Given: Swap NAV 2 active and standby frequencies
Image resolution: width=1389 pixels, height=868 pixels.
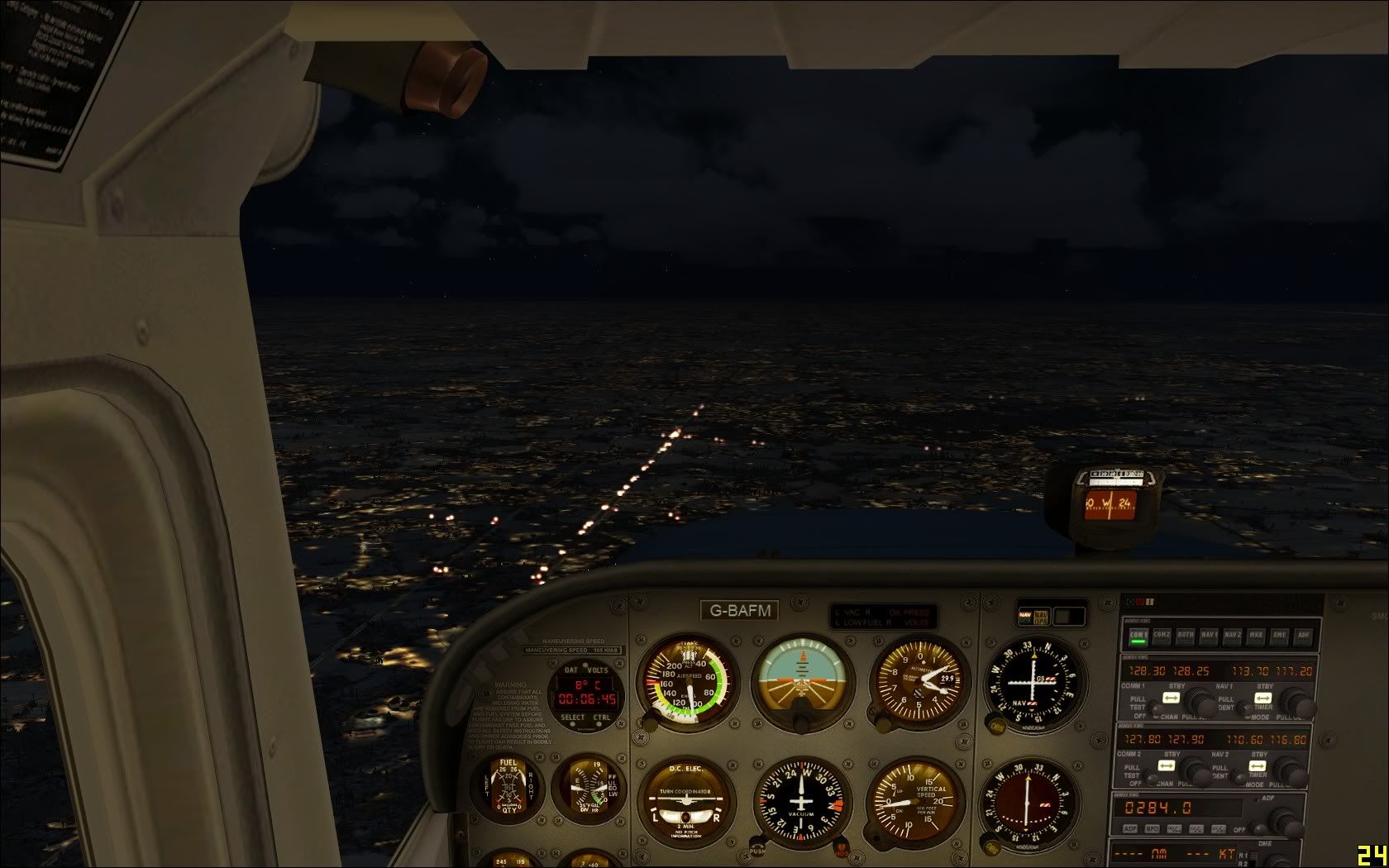Looking at the screenshot, I should point(1259,766).
